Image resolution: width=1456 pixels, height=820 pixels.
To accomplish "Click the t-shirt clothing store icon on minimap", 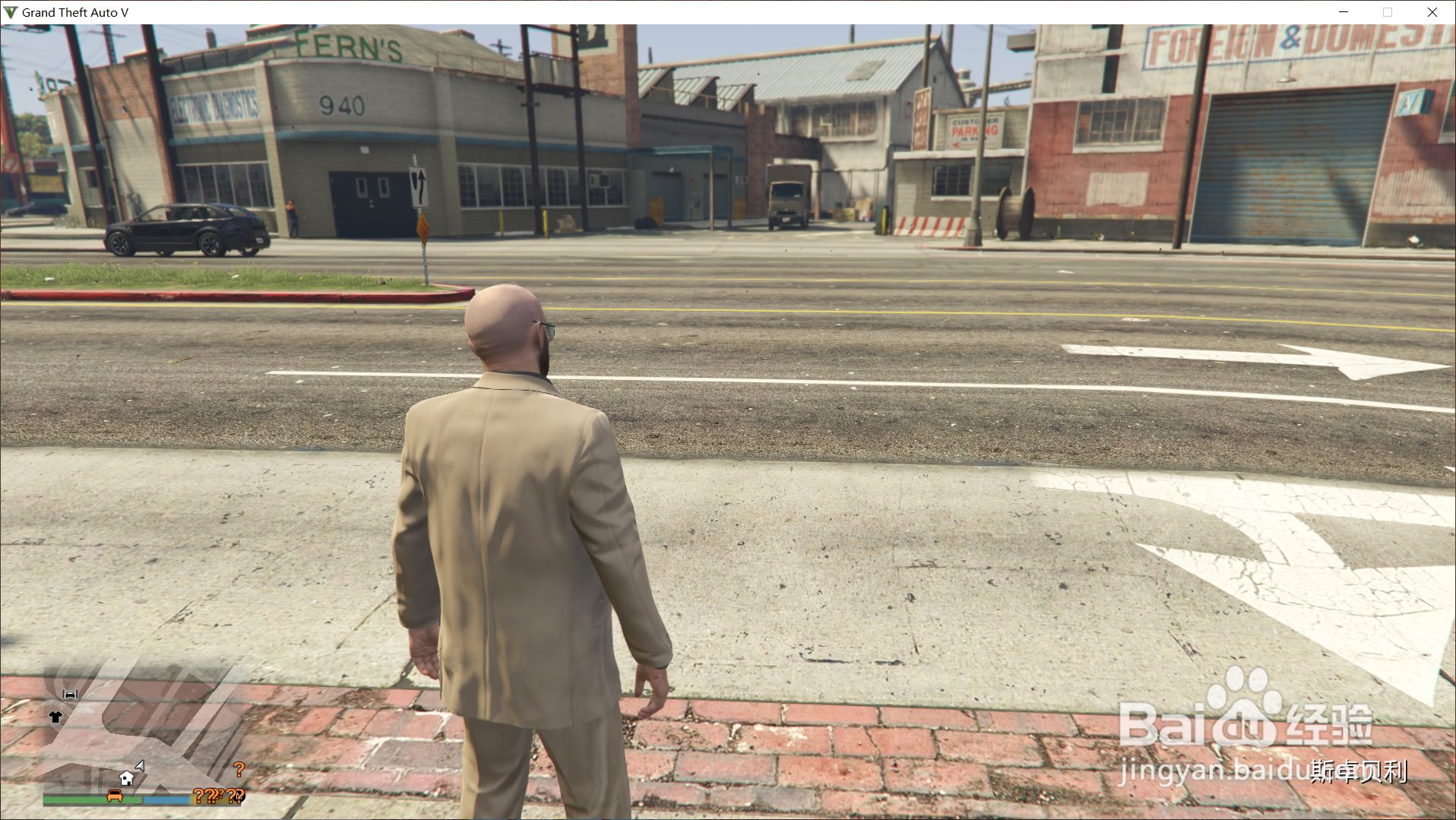I will click(x=55, y=717).
